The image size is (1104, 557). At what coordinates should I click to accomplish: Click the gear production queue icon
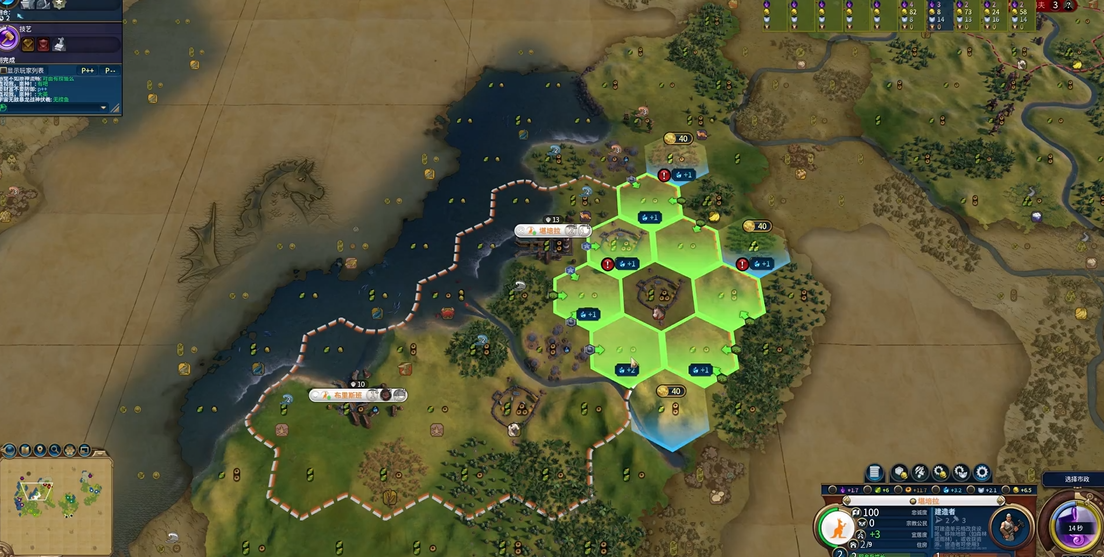point(982,472)
